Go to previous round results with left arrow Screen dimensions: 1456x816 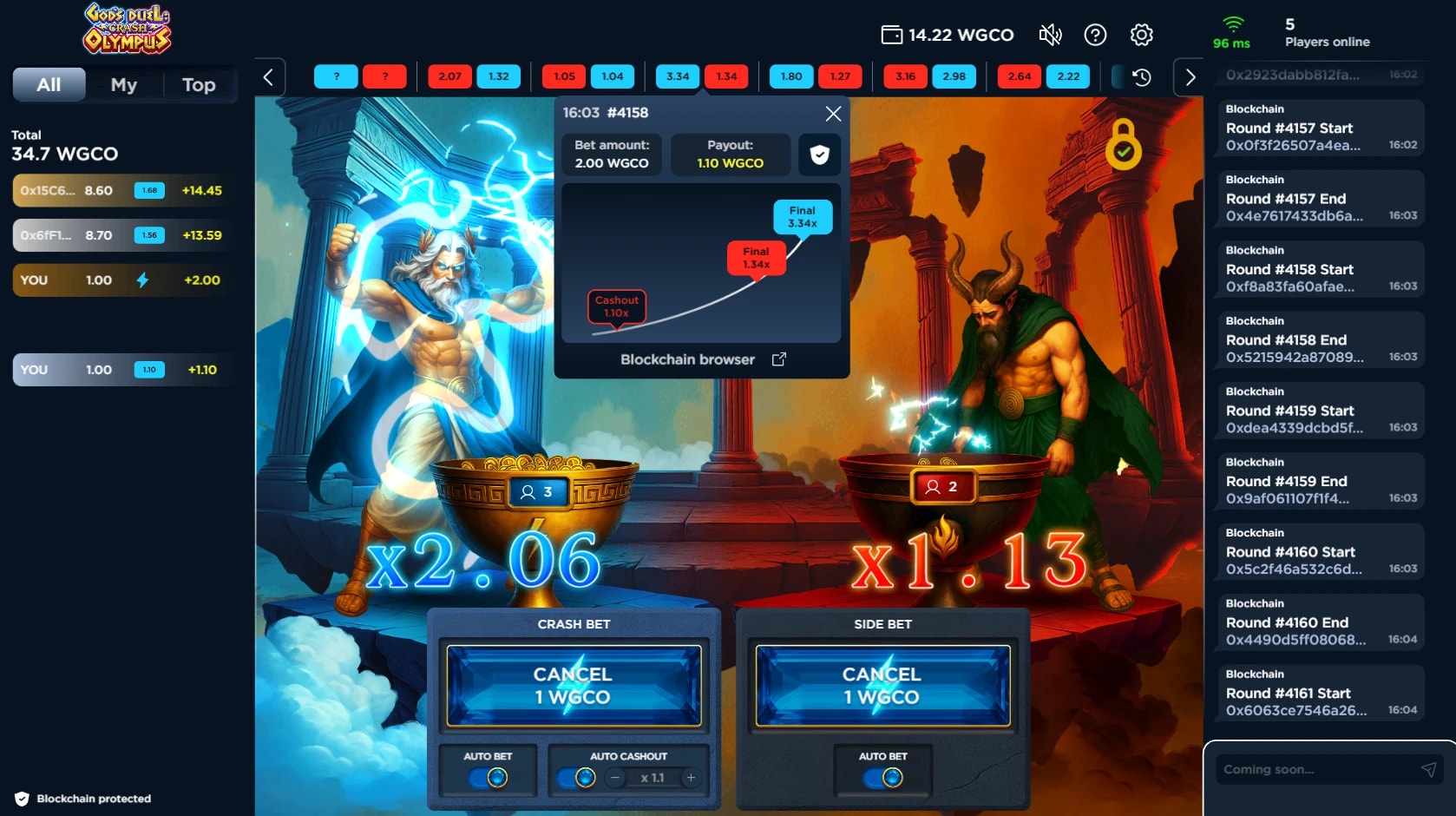269,77
